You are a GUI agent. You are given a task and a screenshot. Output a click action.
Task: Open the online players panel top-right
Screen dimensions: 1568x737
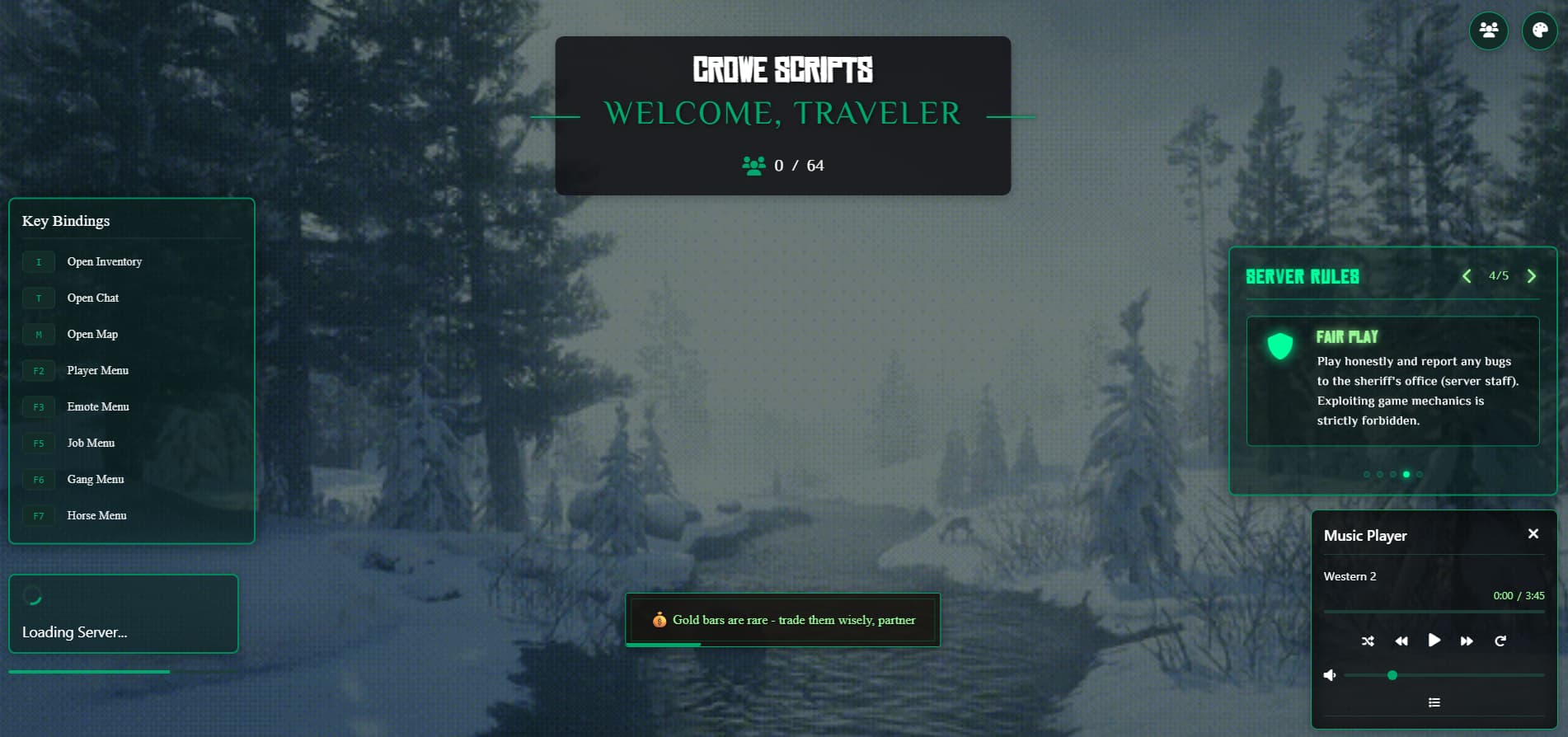point(1488,31)
